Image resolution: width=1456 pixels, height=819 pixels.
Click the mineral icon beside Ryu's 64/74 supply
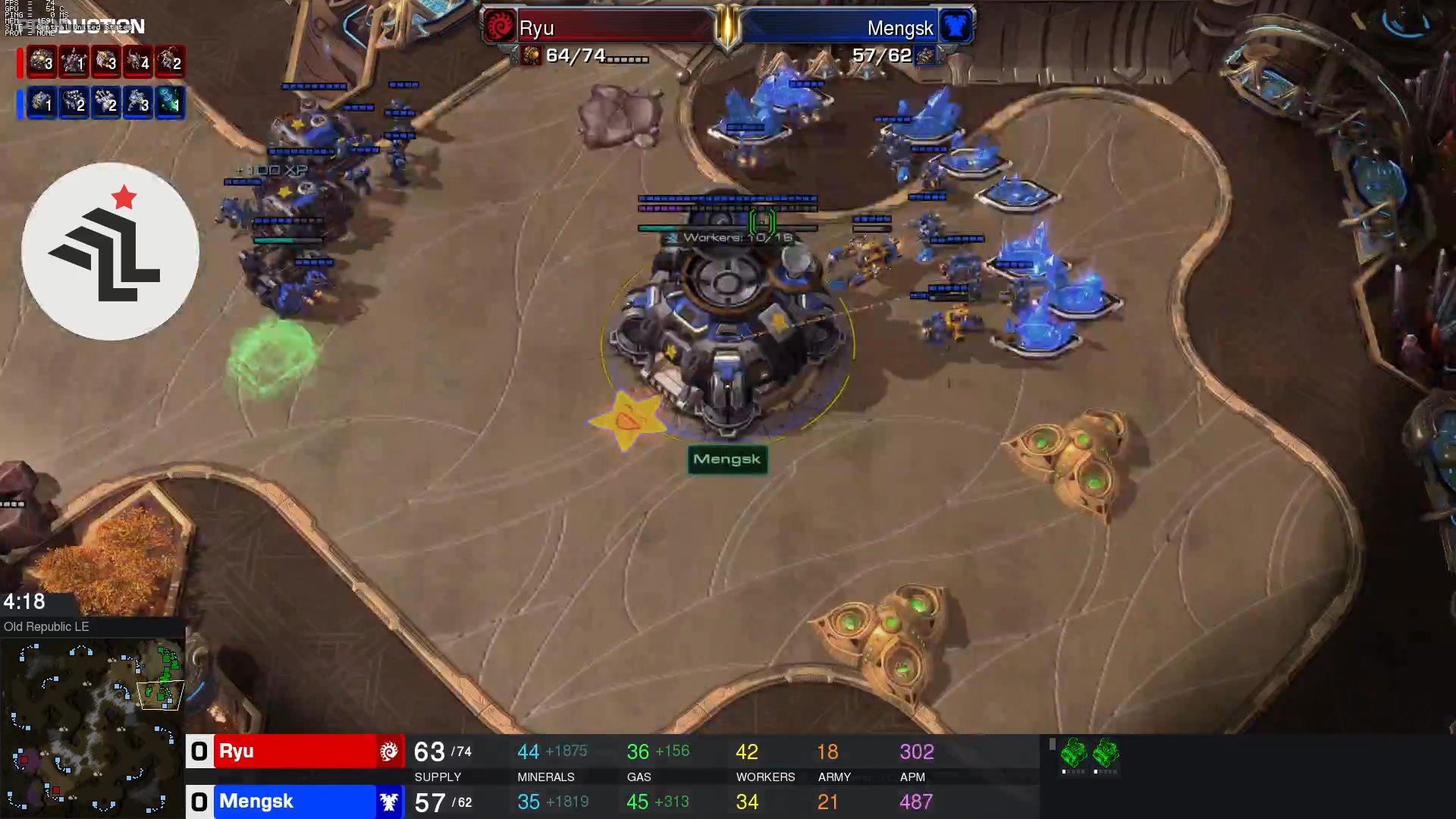click(533, 57)
